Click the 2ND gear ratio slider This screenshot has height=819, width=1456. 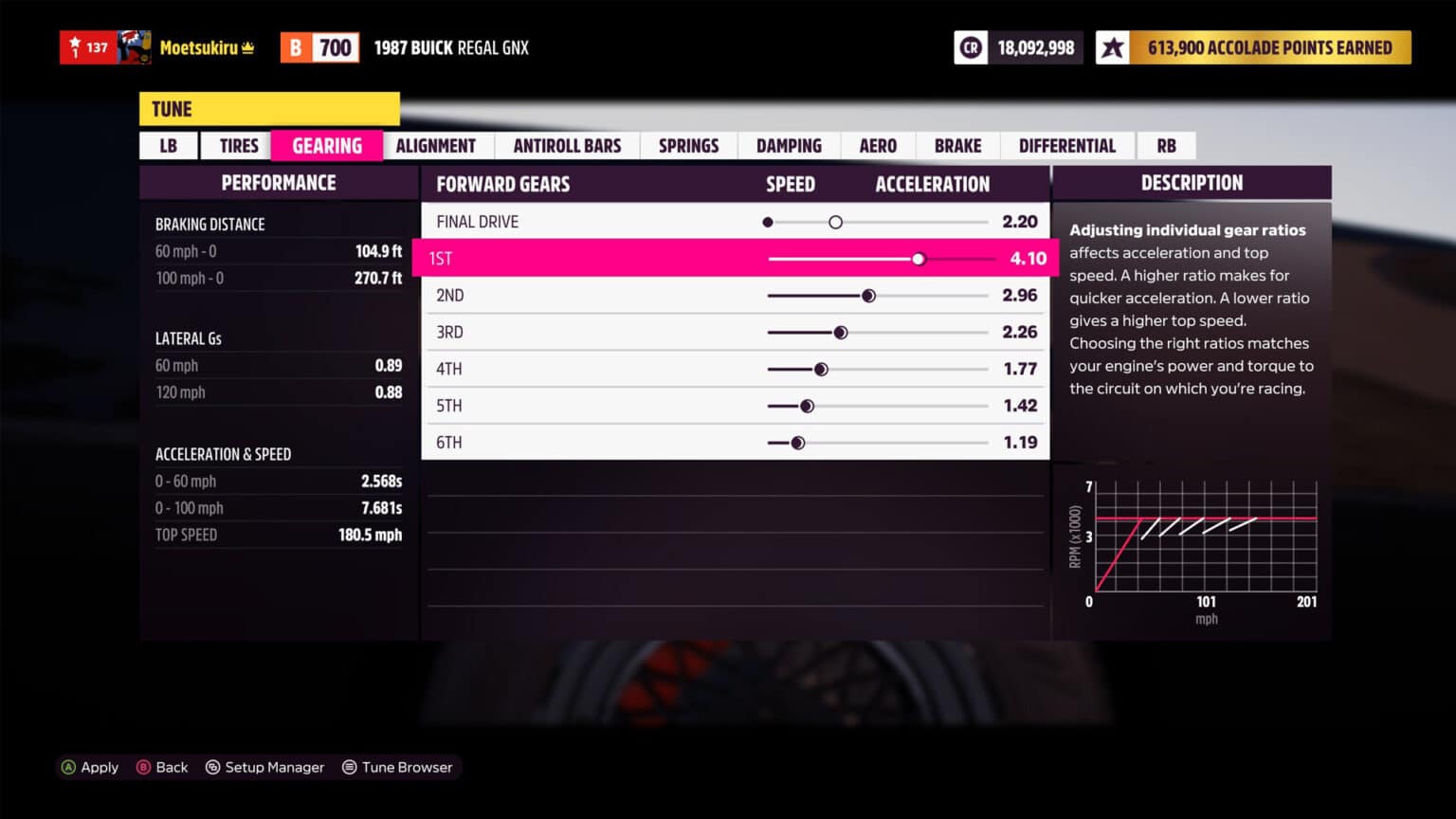click(x=869, y=295)
